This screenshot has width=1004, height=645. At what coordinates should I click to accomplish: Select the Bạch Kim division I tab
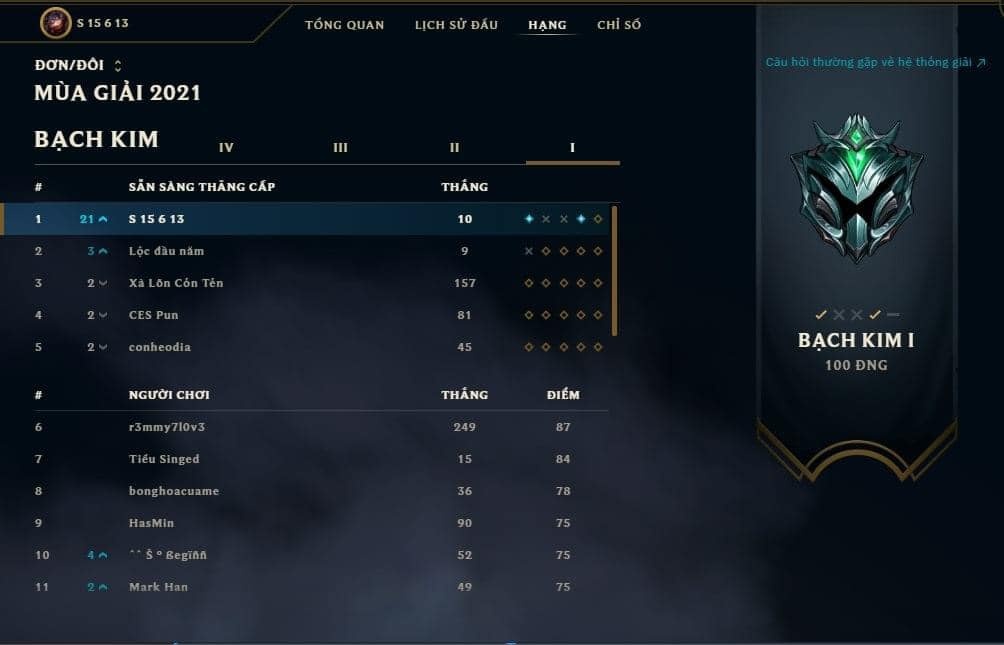click(572, 148)
